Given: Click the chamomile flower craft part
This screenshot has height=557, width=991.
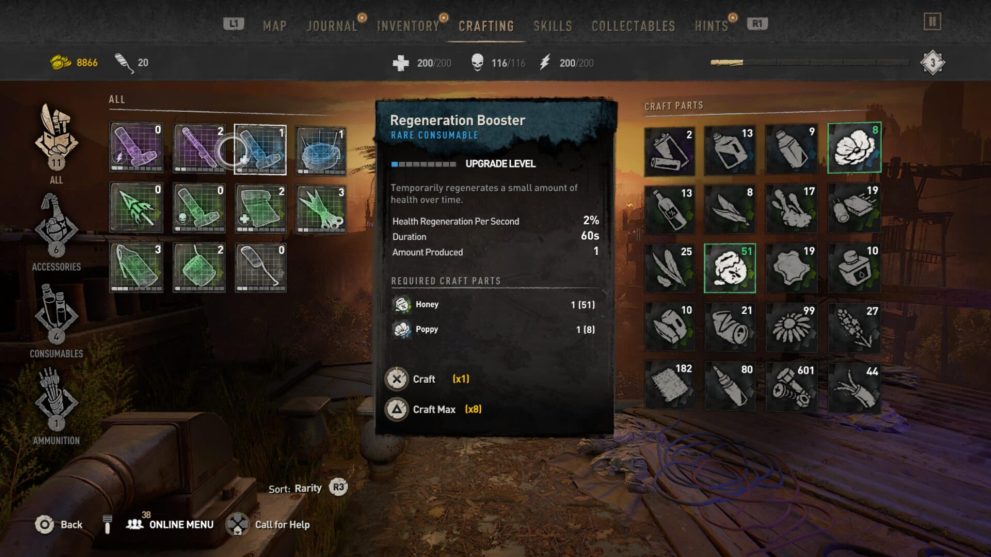Looking at the screenshot, I should (792, 327).
